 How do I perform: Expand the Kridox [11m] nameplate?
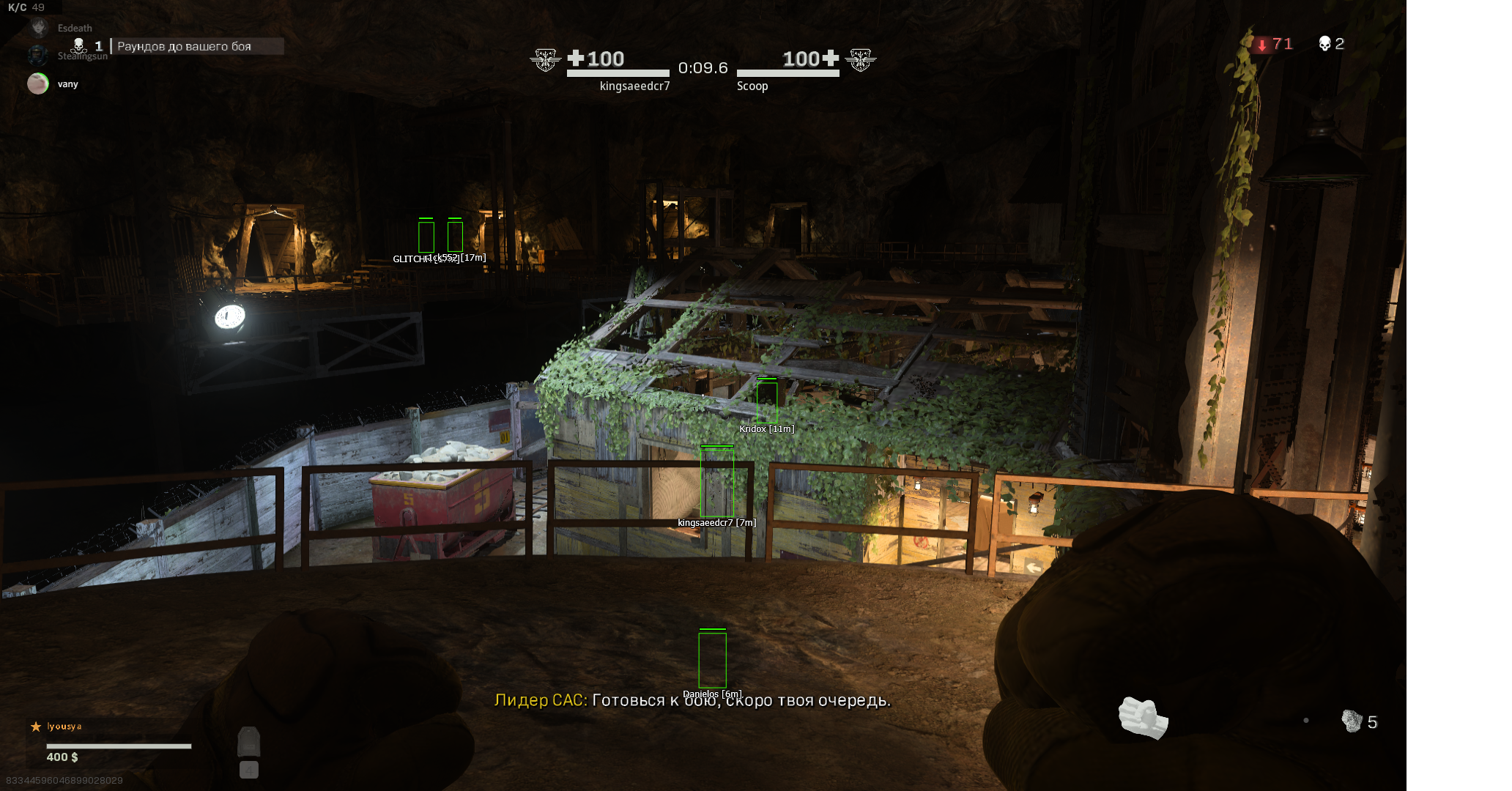click(766, 428)
